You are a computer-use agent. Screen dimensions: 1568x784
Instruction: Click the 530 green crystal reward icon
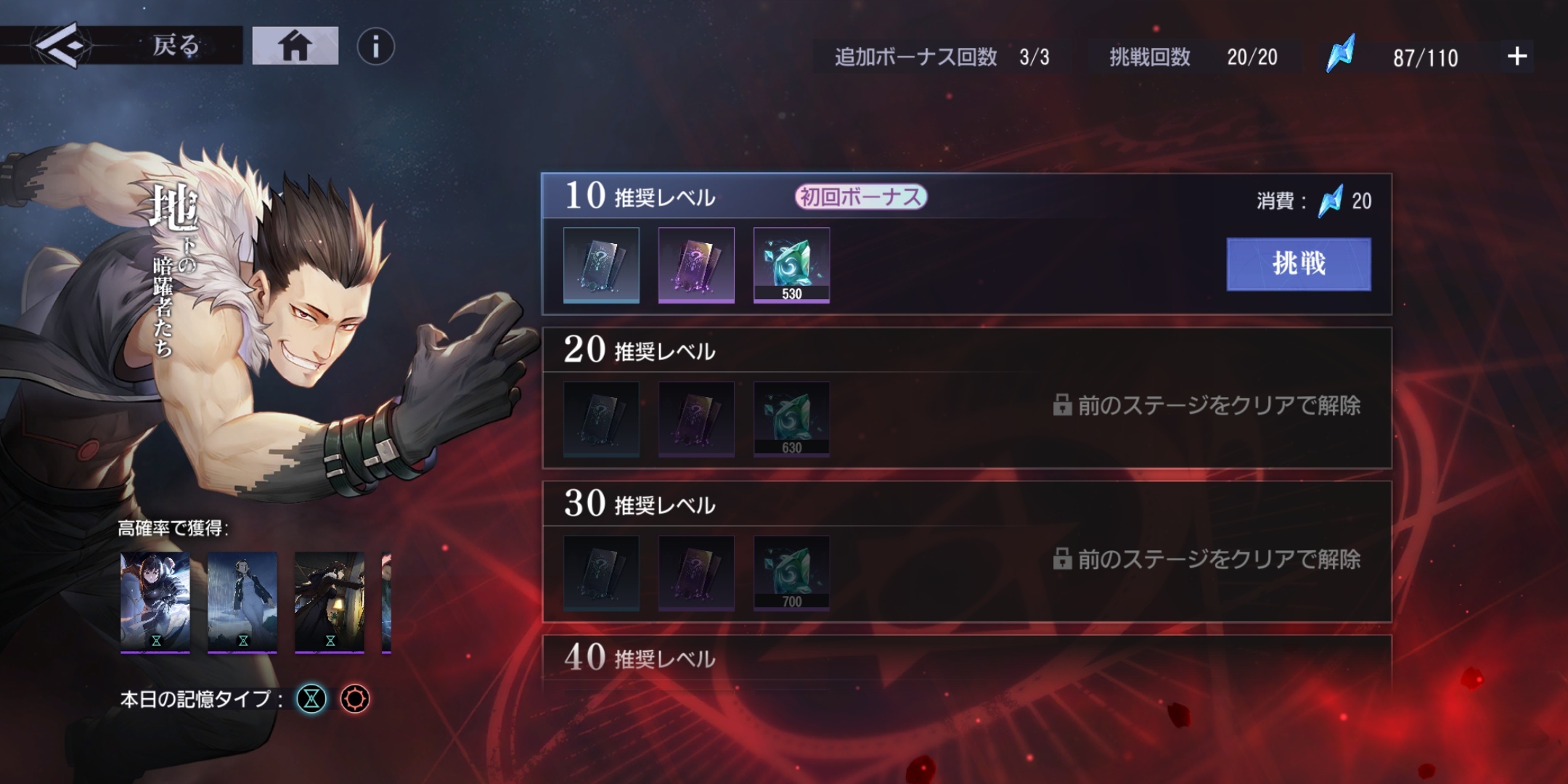(x=792, y=265)
